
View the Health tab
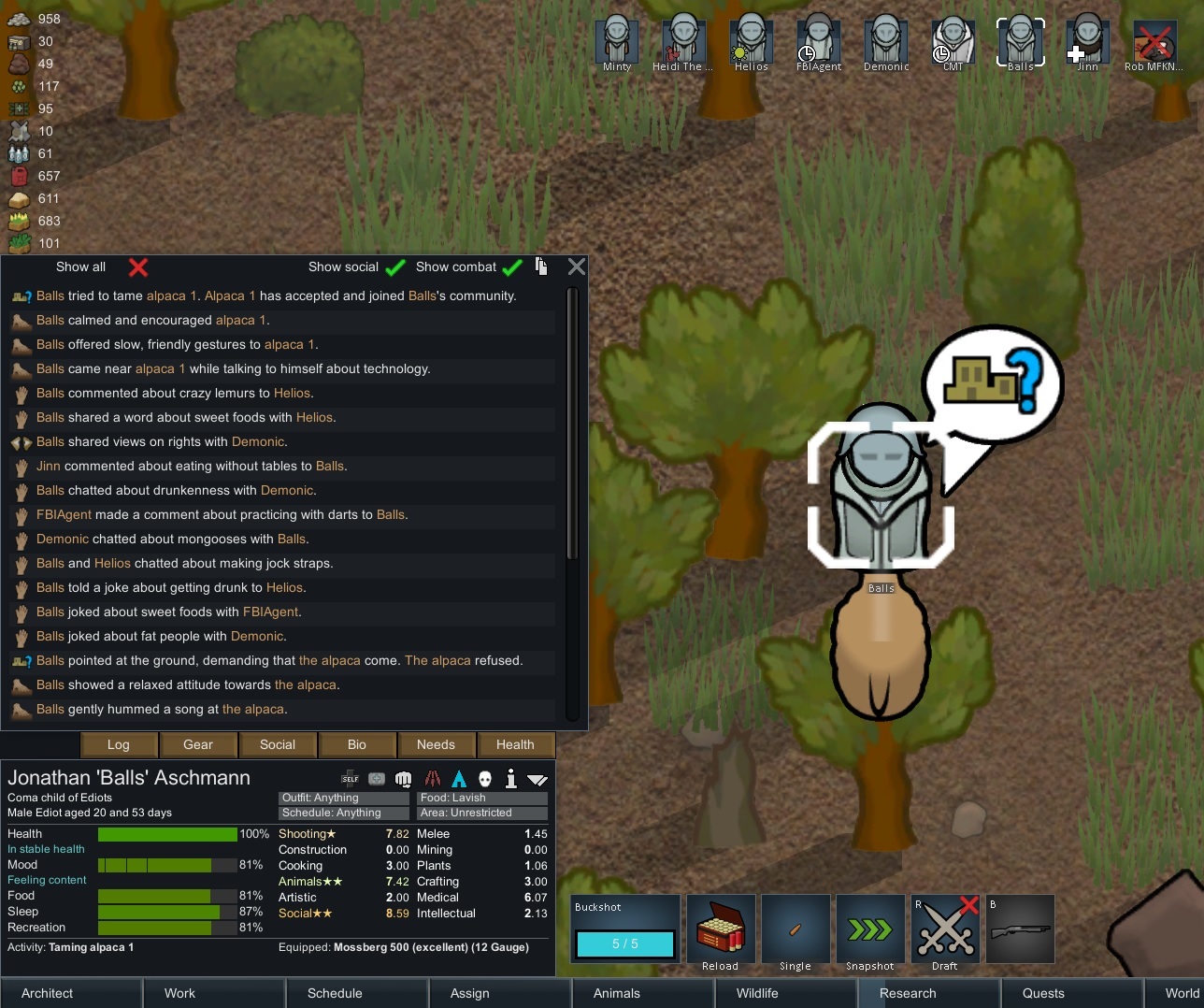pyautogui.click(x=515, y=744)
